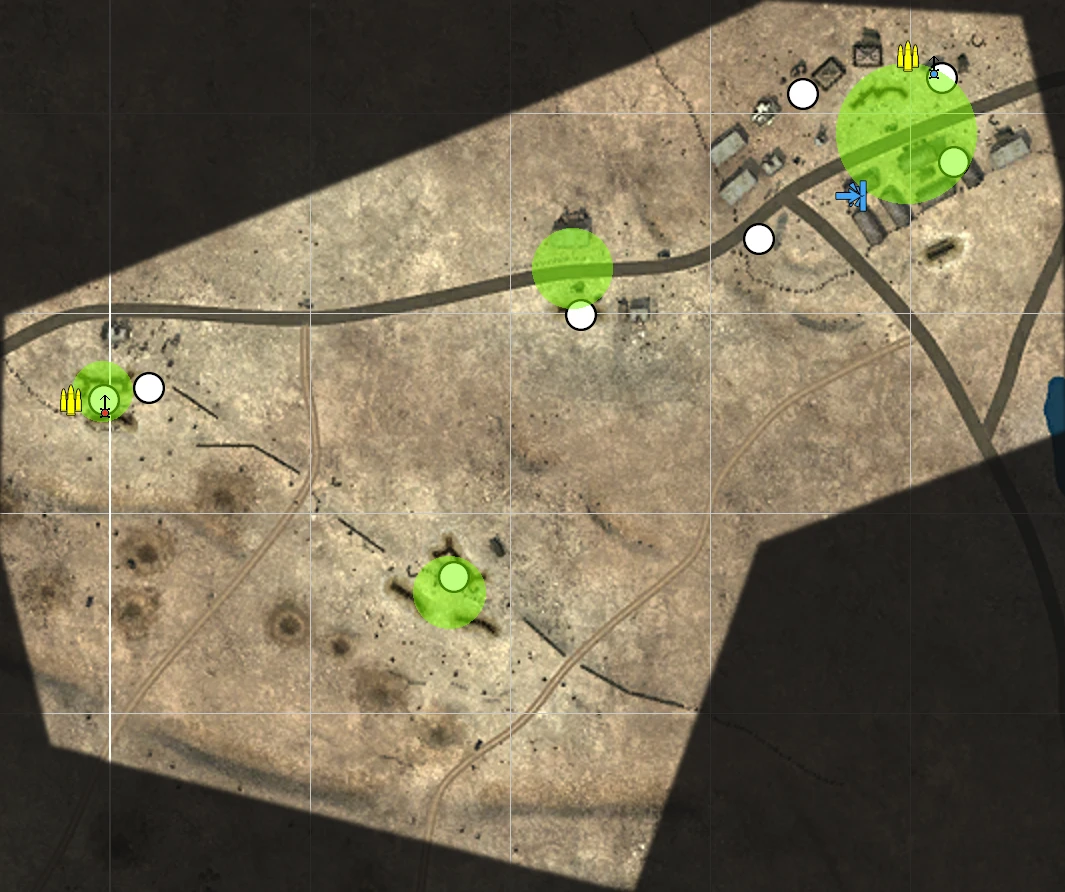Click the ammo icon beside the red spawn marker

click(71, 400)
